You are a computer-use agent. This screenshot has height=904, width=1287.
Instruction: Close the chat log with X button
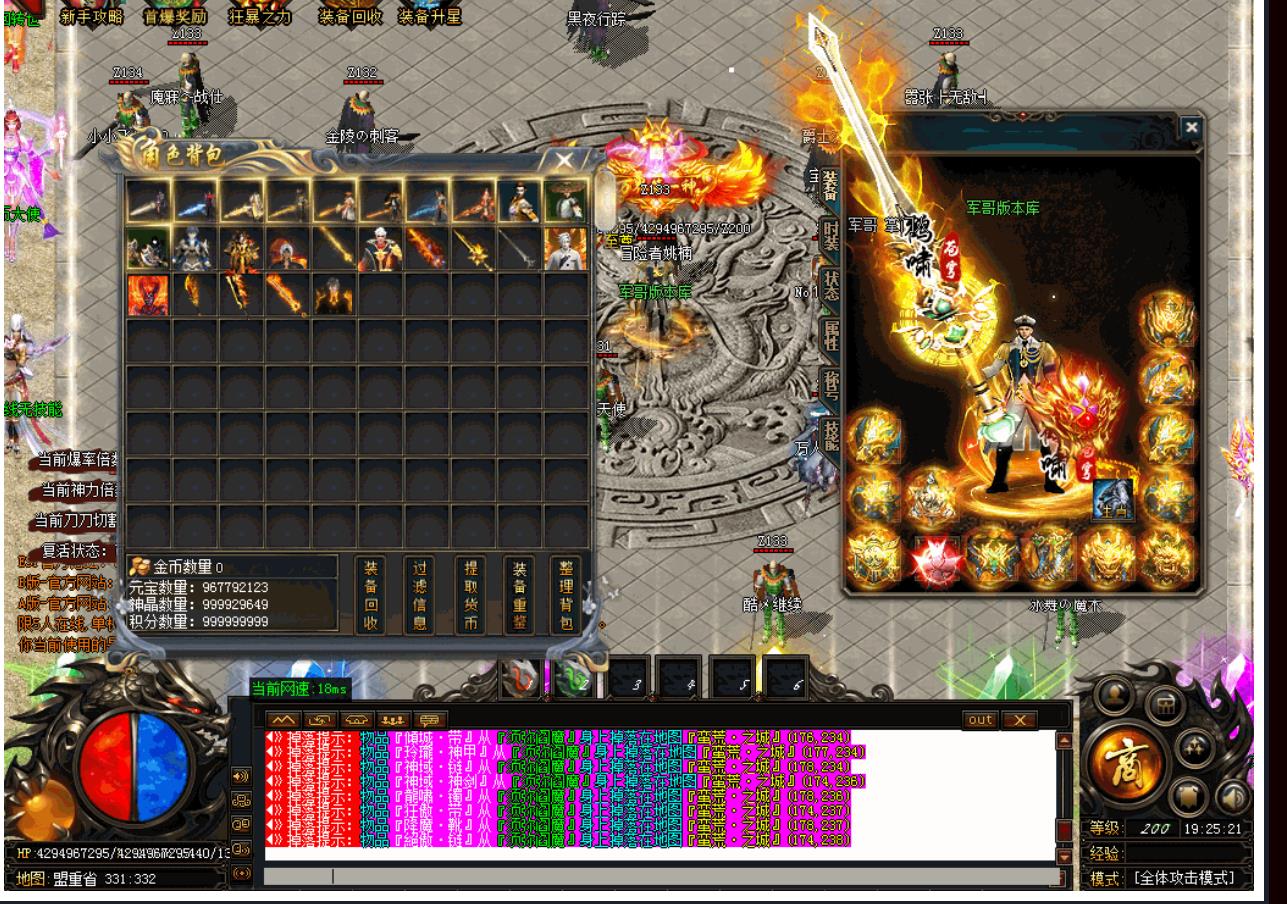[1019, 720]
